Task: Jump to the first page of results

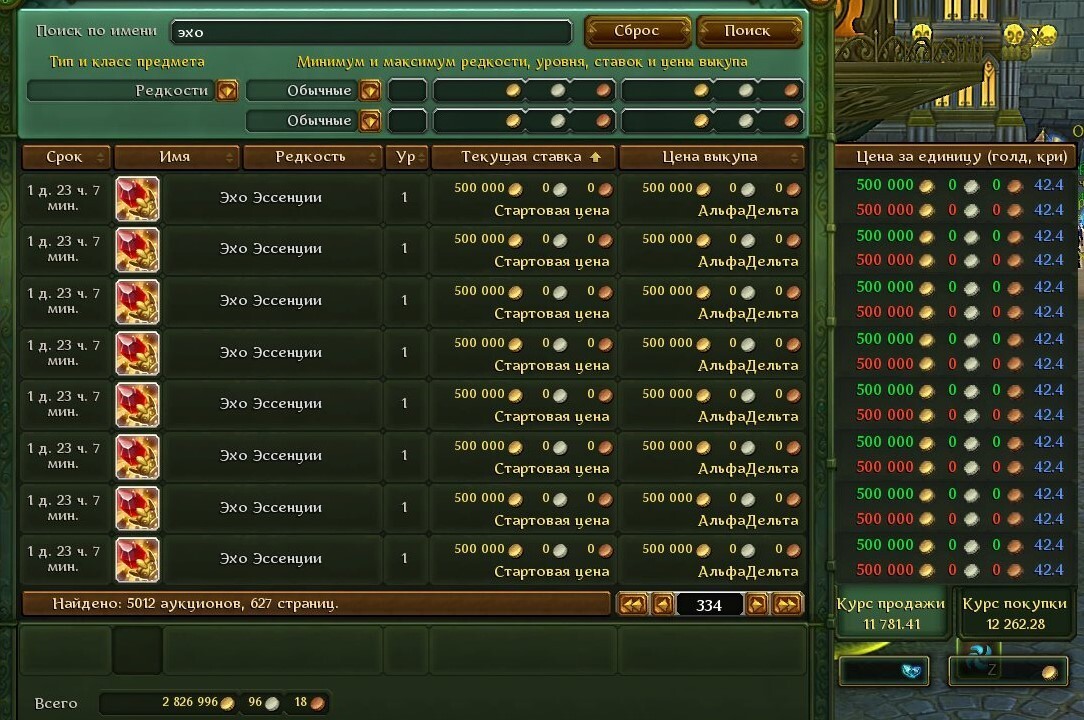Action: tap(632, 604)
